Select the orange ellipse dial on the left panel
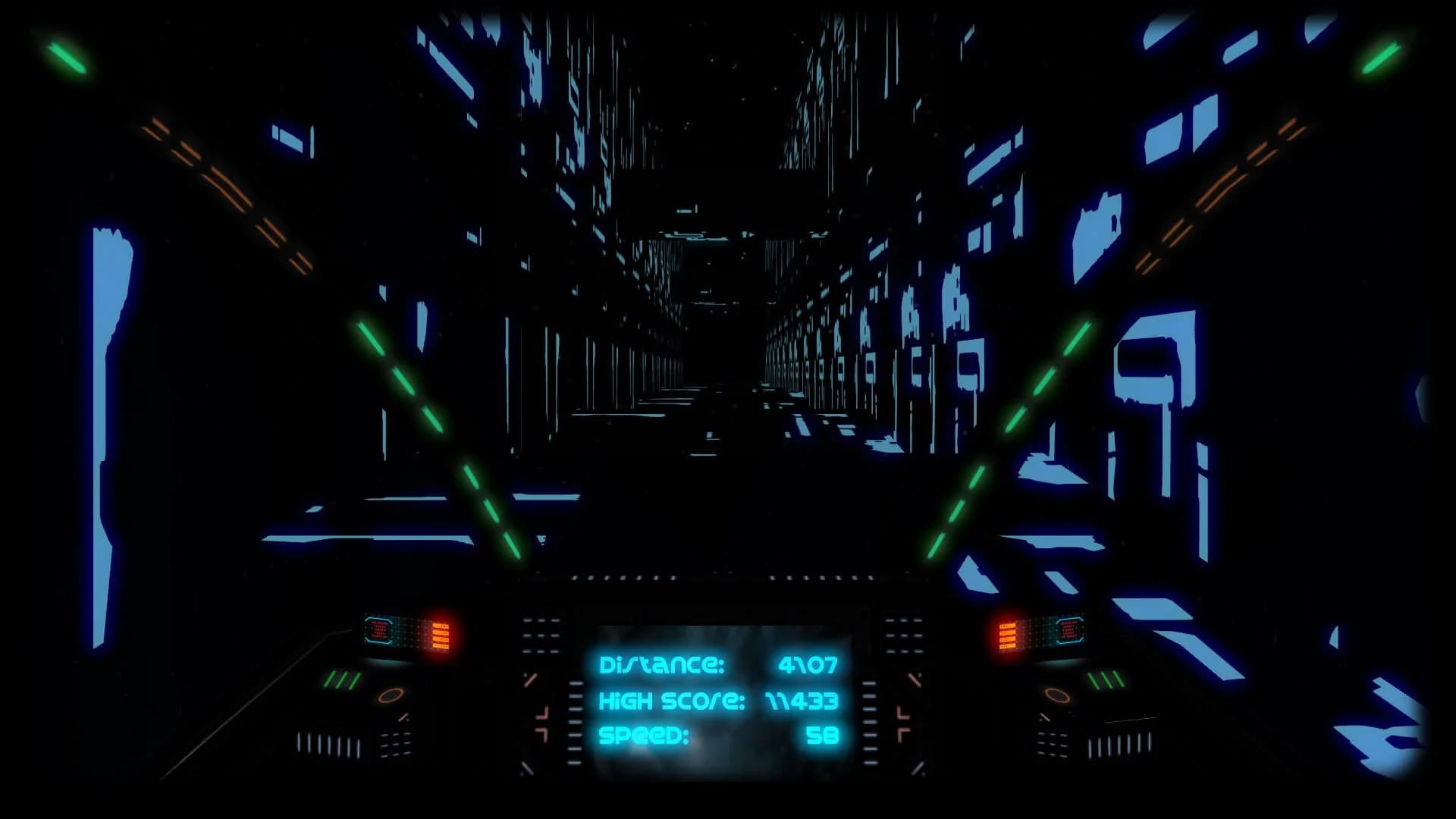The image size is (1456, 819). (391, 695)
